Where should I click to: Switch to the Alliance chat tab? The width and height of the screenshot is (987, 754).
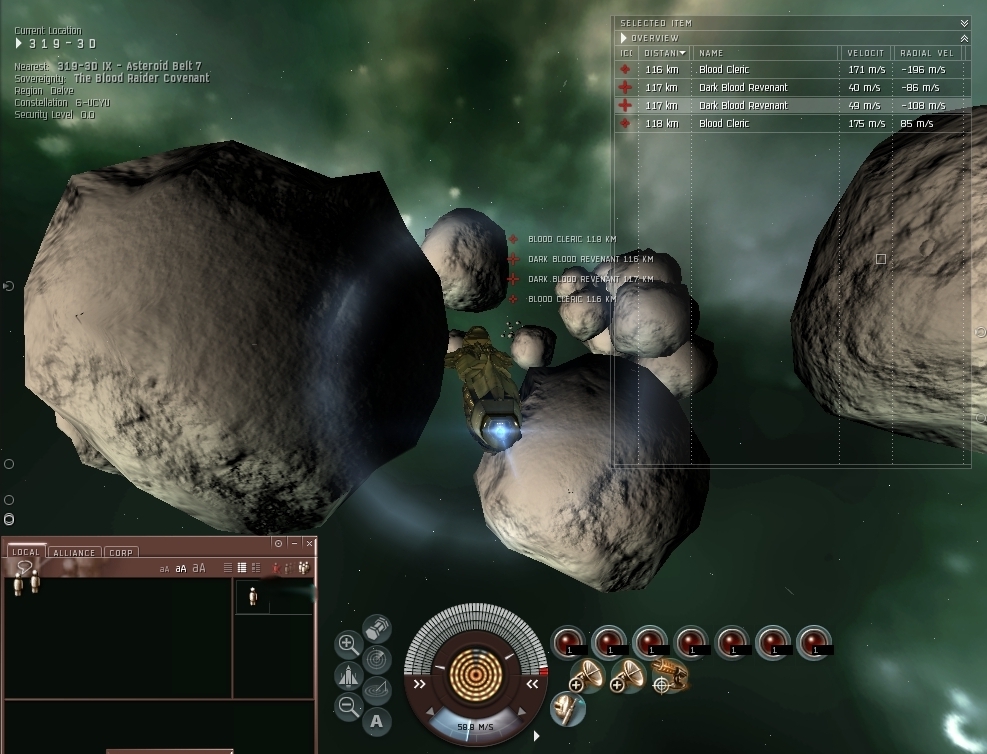click(75, 552)
